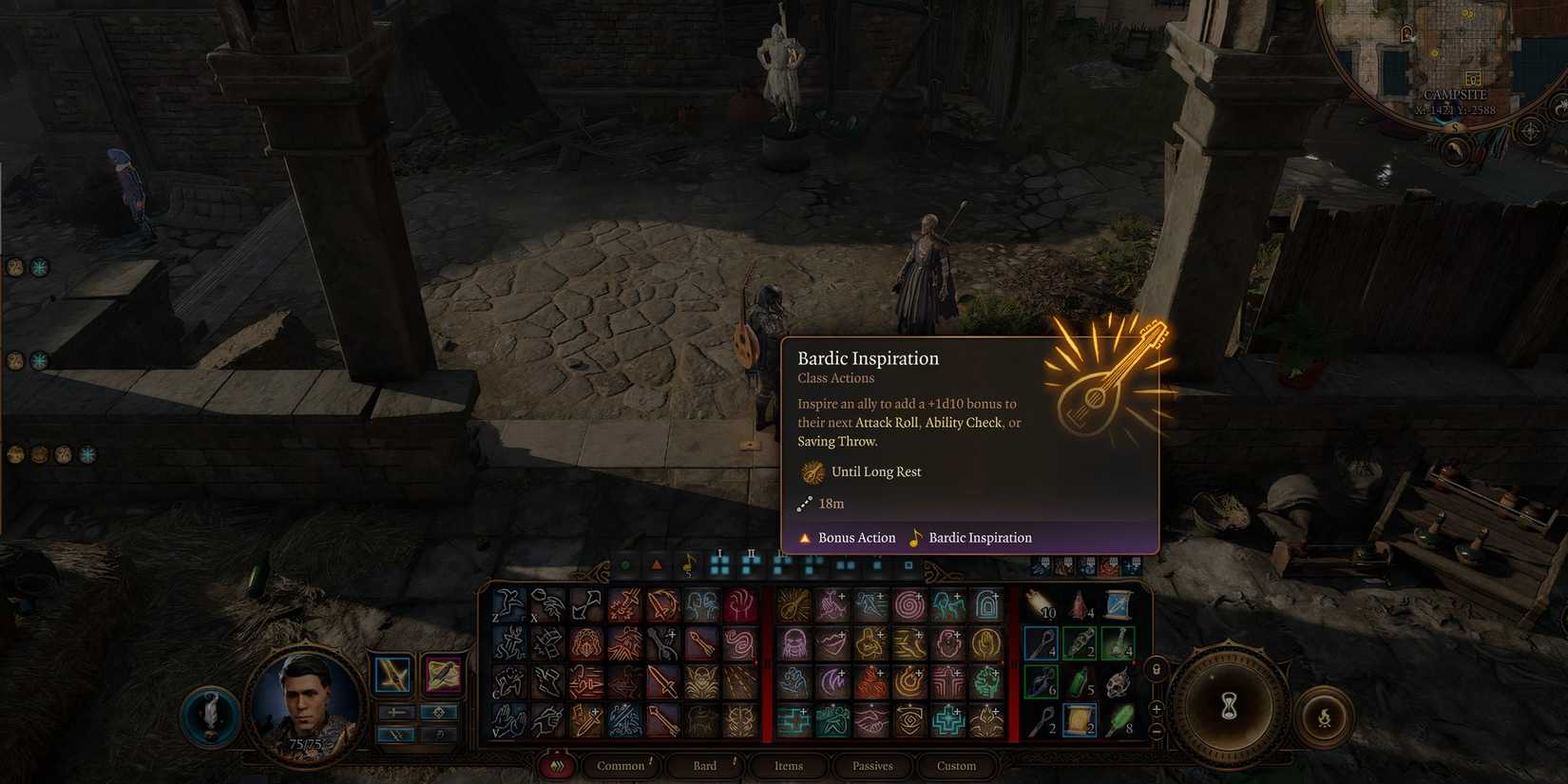Enable the green circle actions filter above hotbar
The height and width of the screenshot is (784, 1568).
click(623, 564)
